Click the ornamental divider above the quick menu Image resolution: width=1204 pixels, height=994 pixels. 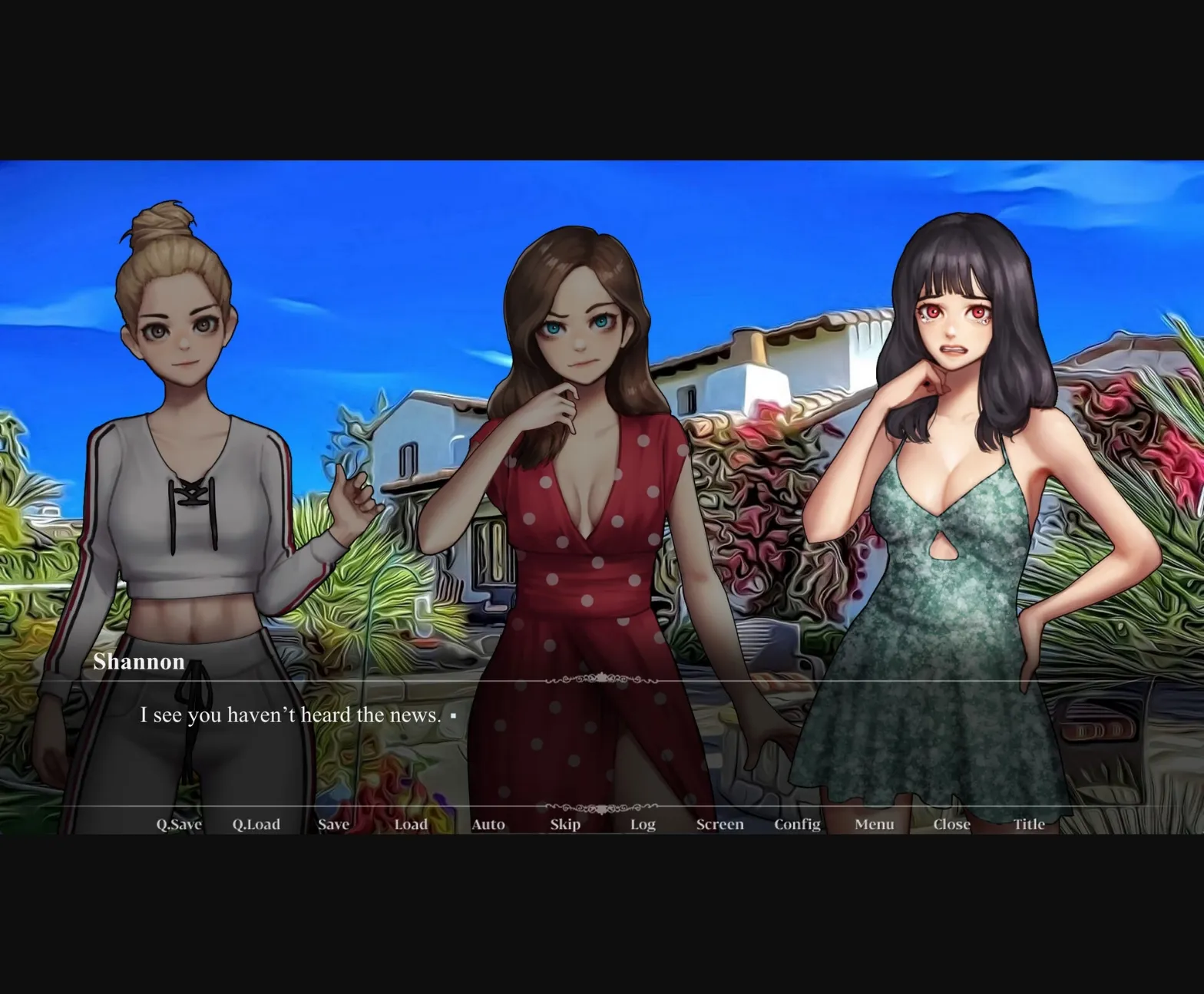point(602,807)
